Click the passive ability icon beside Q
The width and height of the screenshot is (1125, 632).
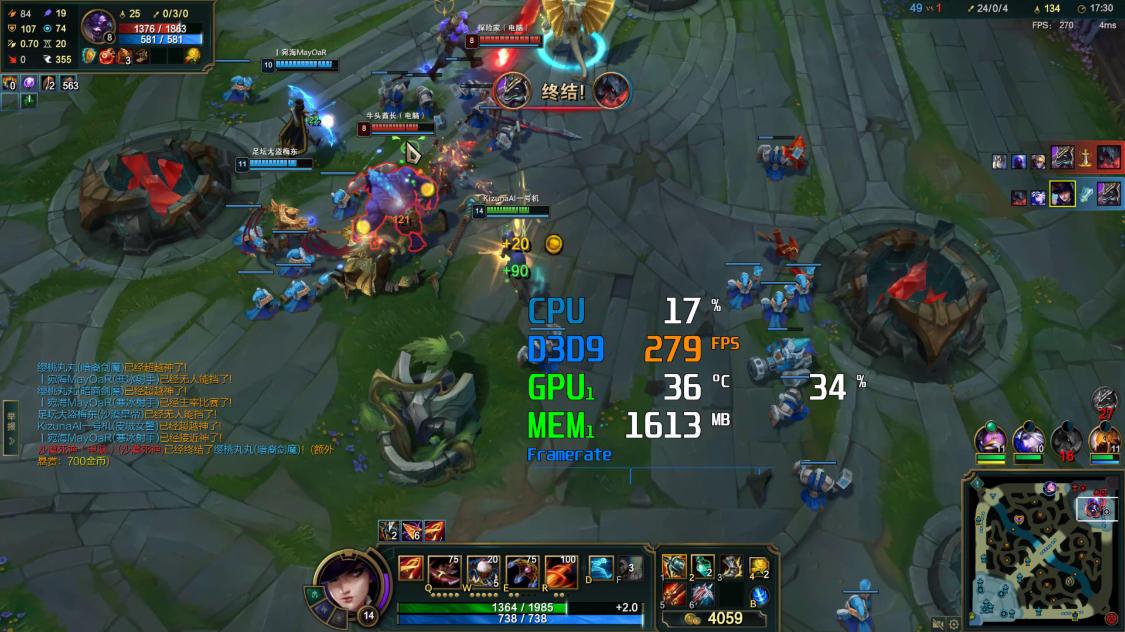410,568
